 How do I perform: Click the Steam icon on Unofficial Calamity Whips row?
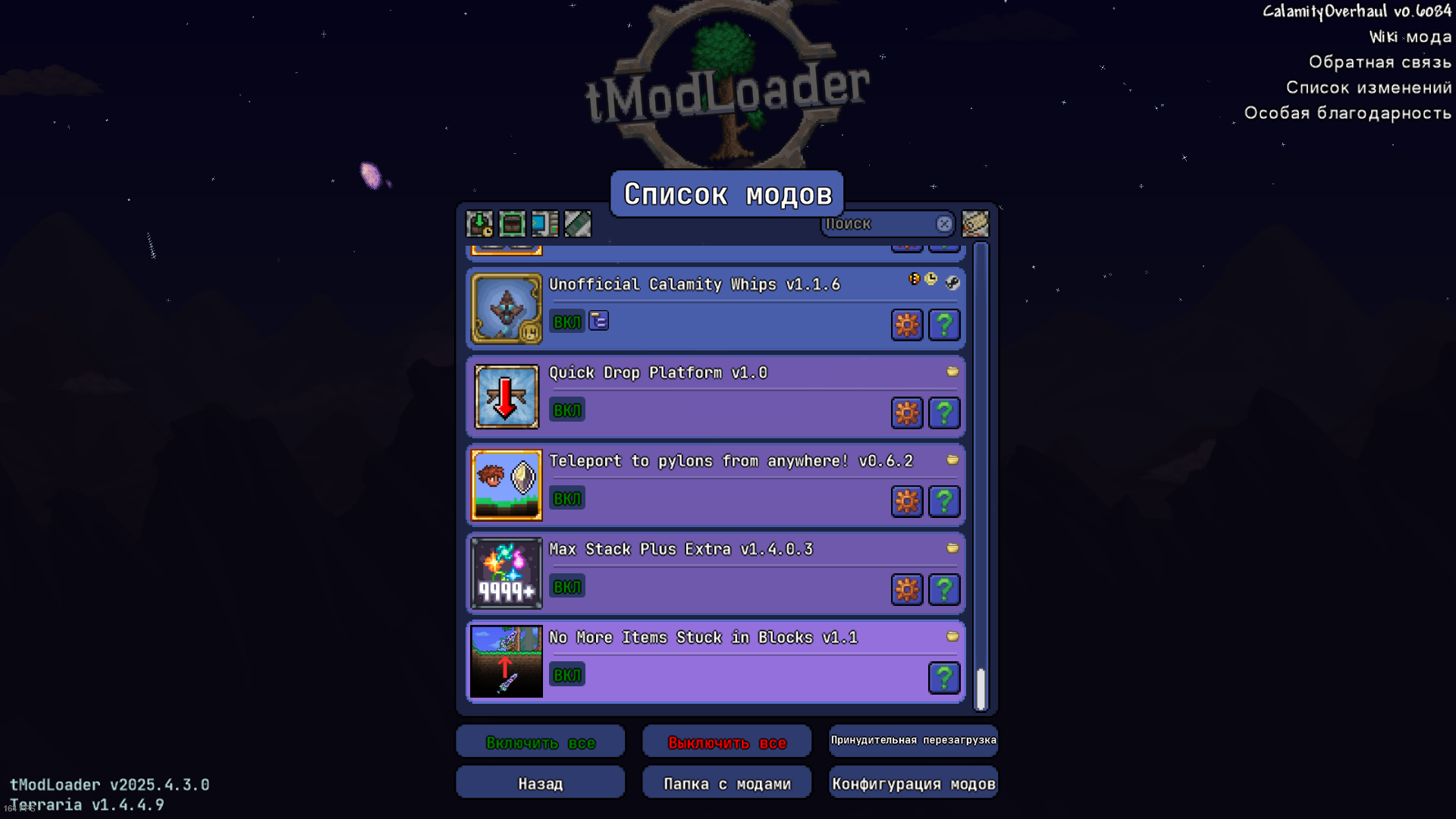(954, 283)
